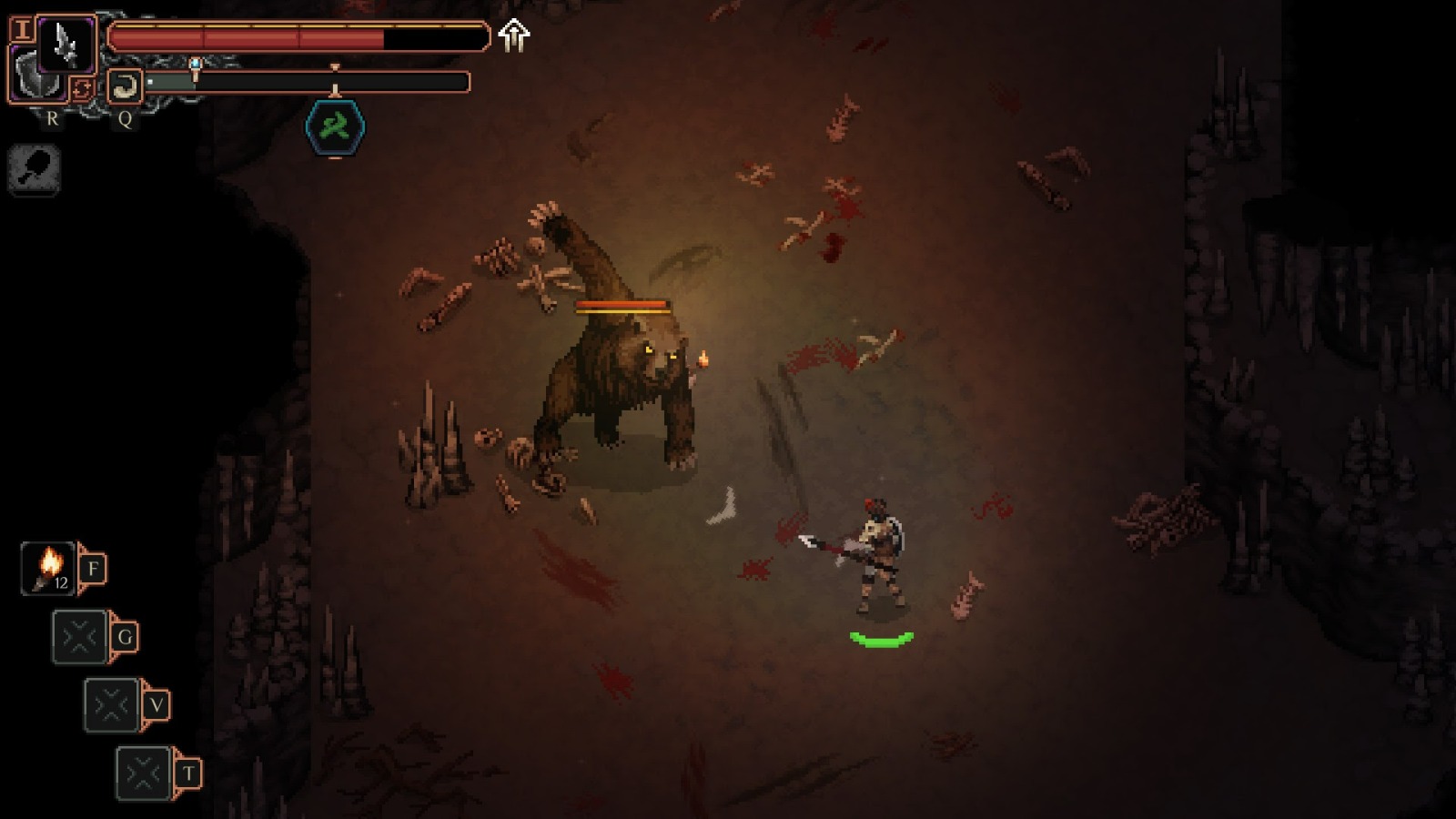Use the torch in the quick slot
This screenshot has height=819, width=1456.
pos(48,569)
